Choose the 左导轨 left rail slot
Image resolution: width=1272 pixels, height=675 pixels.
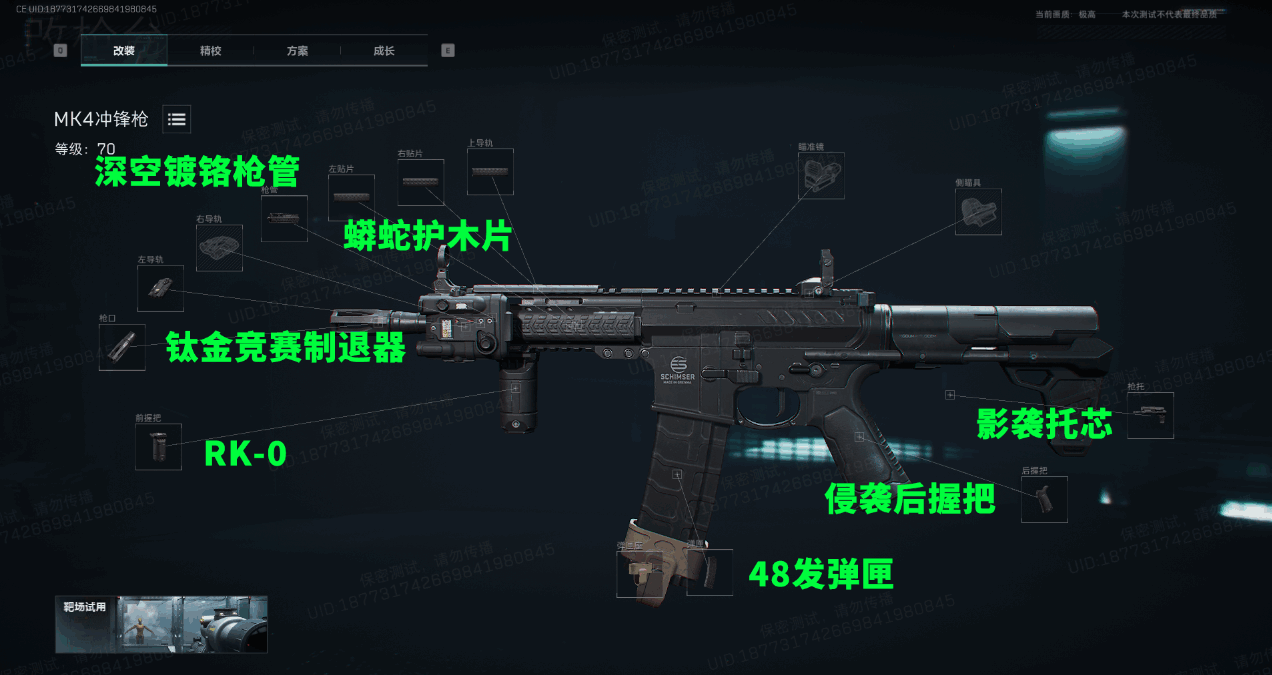coord(160,289)
